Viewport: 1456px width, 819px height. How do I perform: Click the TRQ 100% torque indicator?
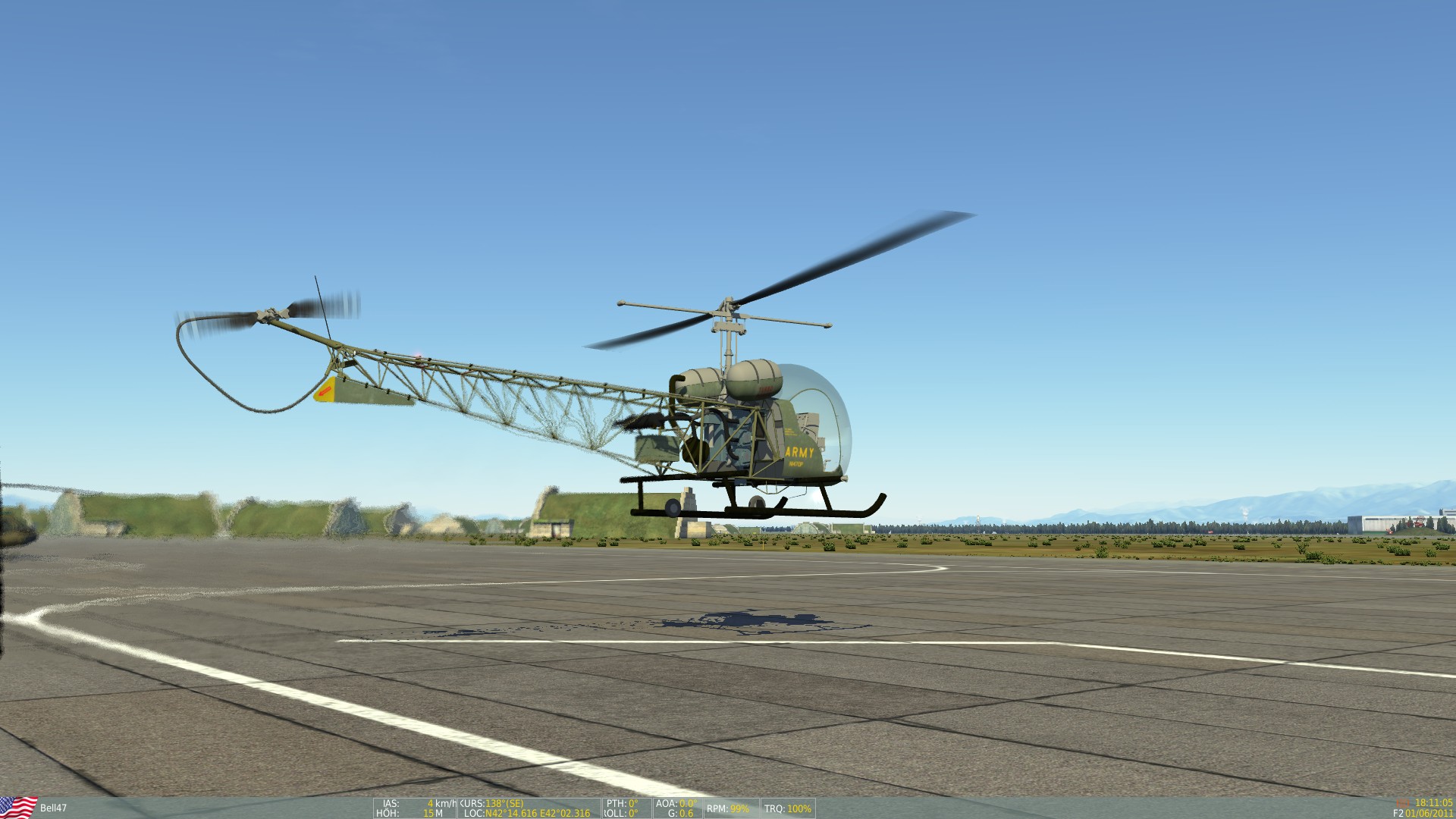[x=786, y=807]
